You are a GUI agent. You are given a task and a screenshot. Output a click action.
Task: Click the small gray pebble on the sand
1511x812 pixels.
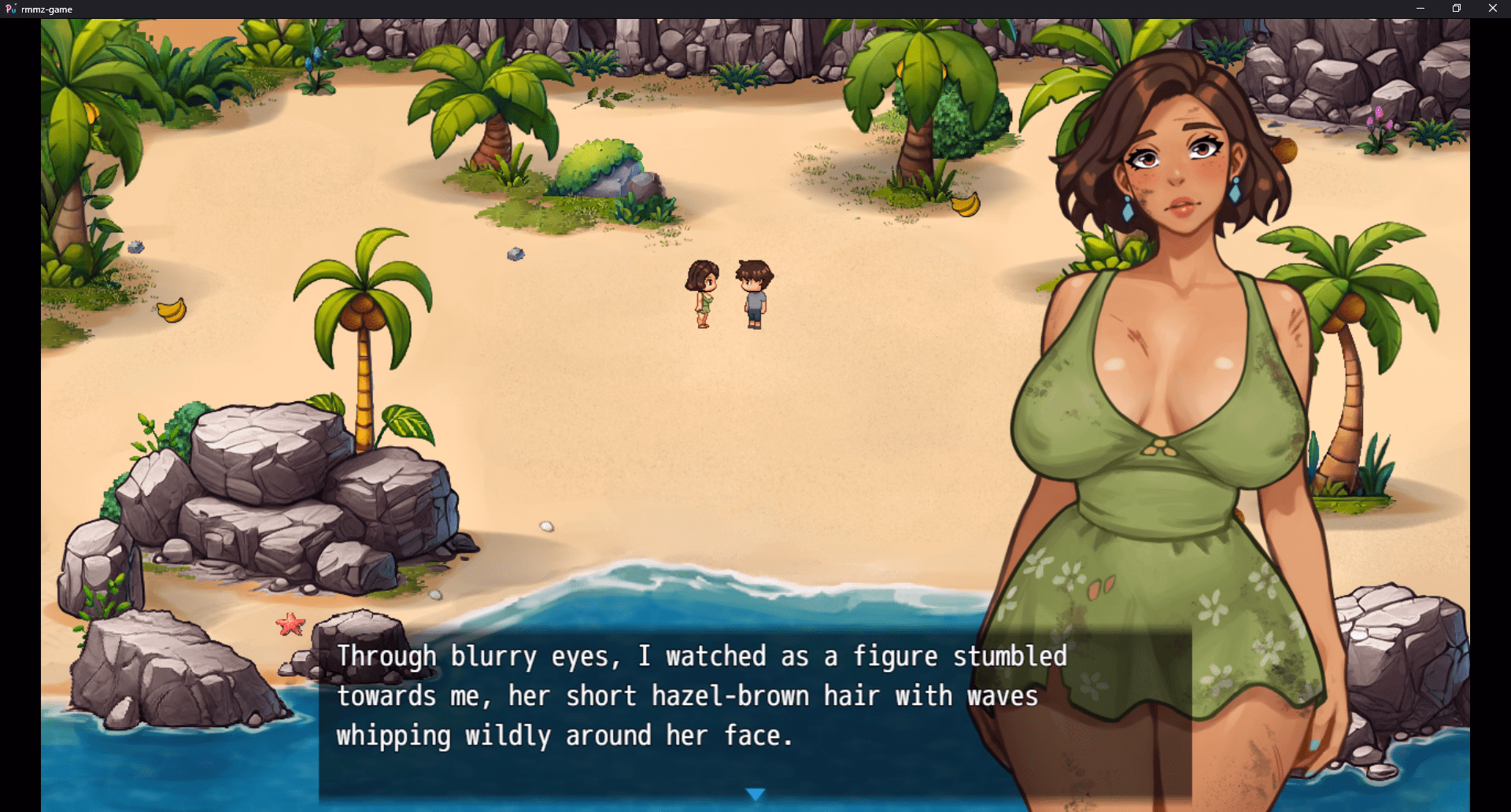pyautogui.click(x=517, y=255)
